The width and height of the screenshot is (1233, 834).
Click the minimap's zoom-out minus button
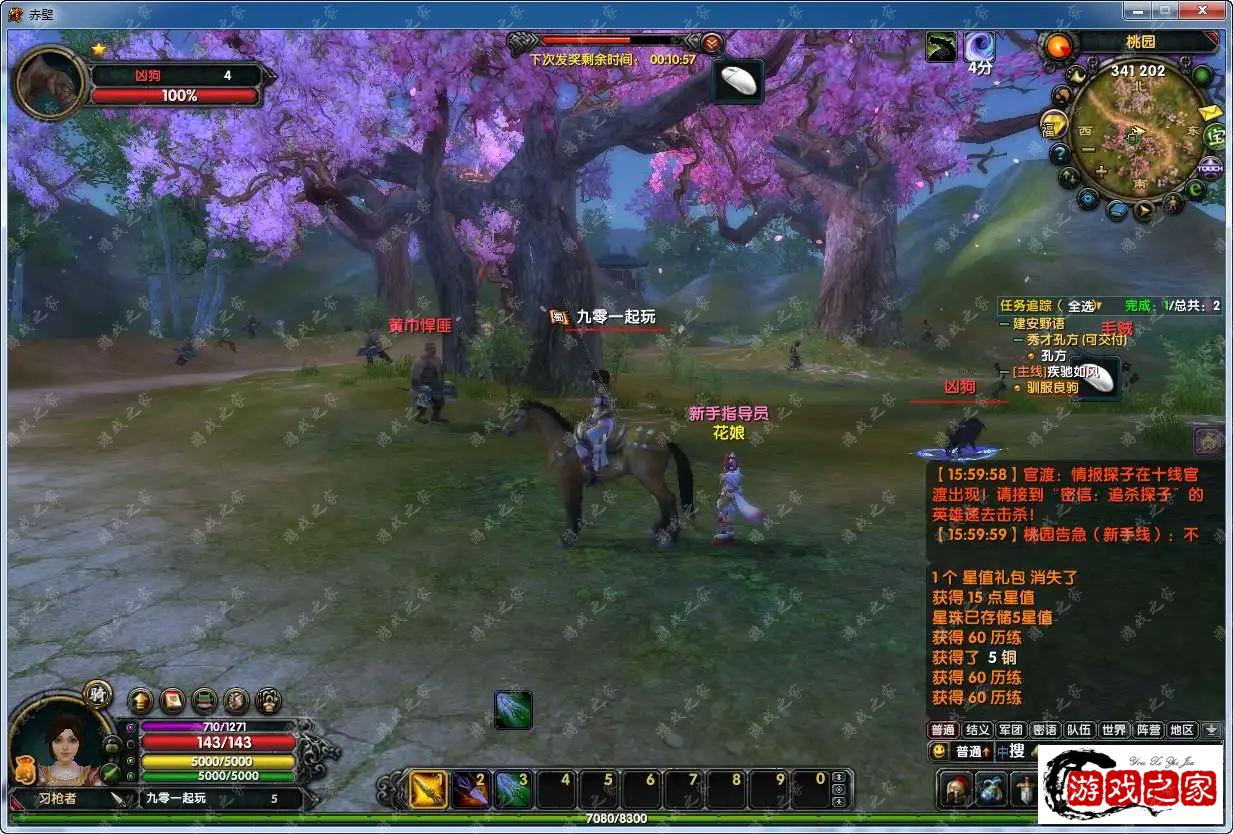tap(1087, 150)
